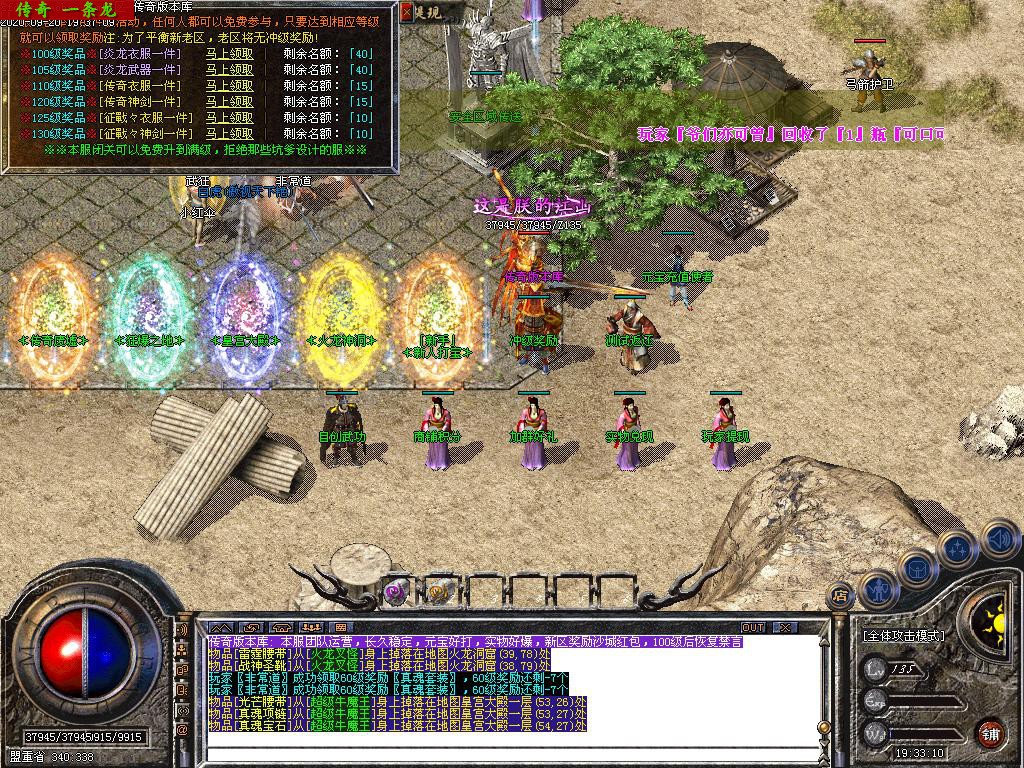Claim the level 130 征戰神剑 reward
The height and width of the screenshot is (768, 1024).
coord(229,134)
